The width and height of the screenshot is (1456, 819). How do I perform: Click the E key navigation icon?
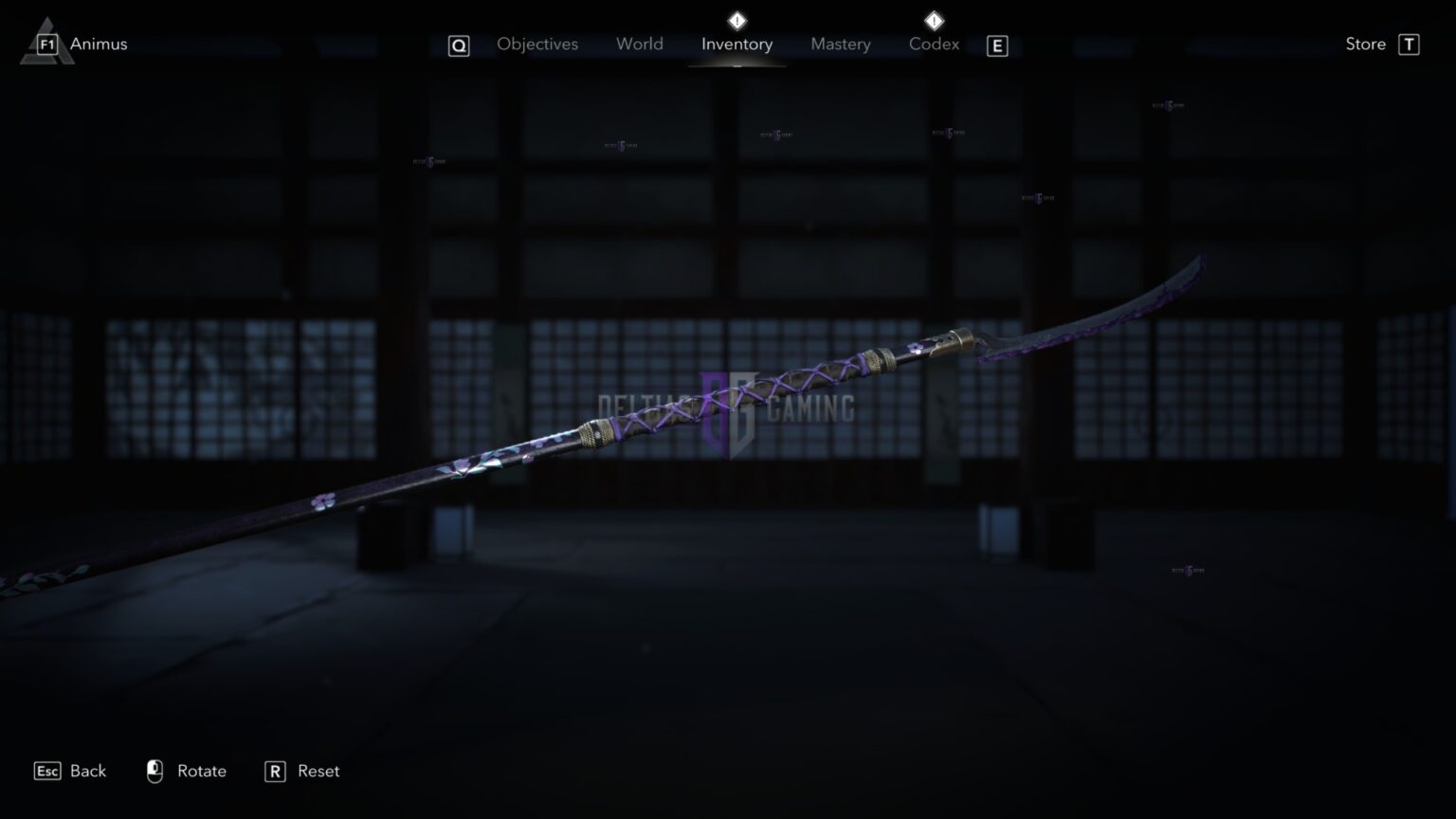click(x=996, y=45)
